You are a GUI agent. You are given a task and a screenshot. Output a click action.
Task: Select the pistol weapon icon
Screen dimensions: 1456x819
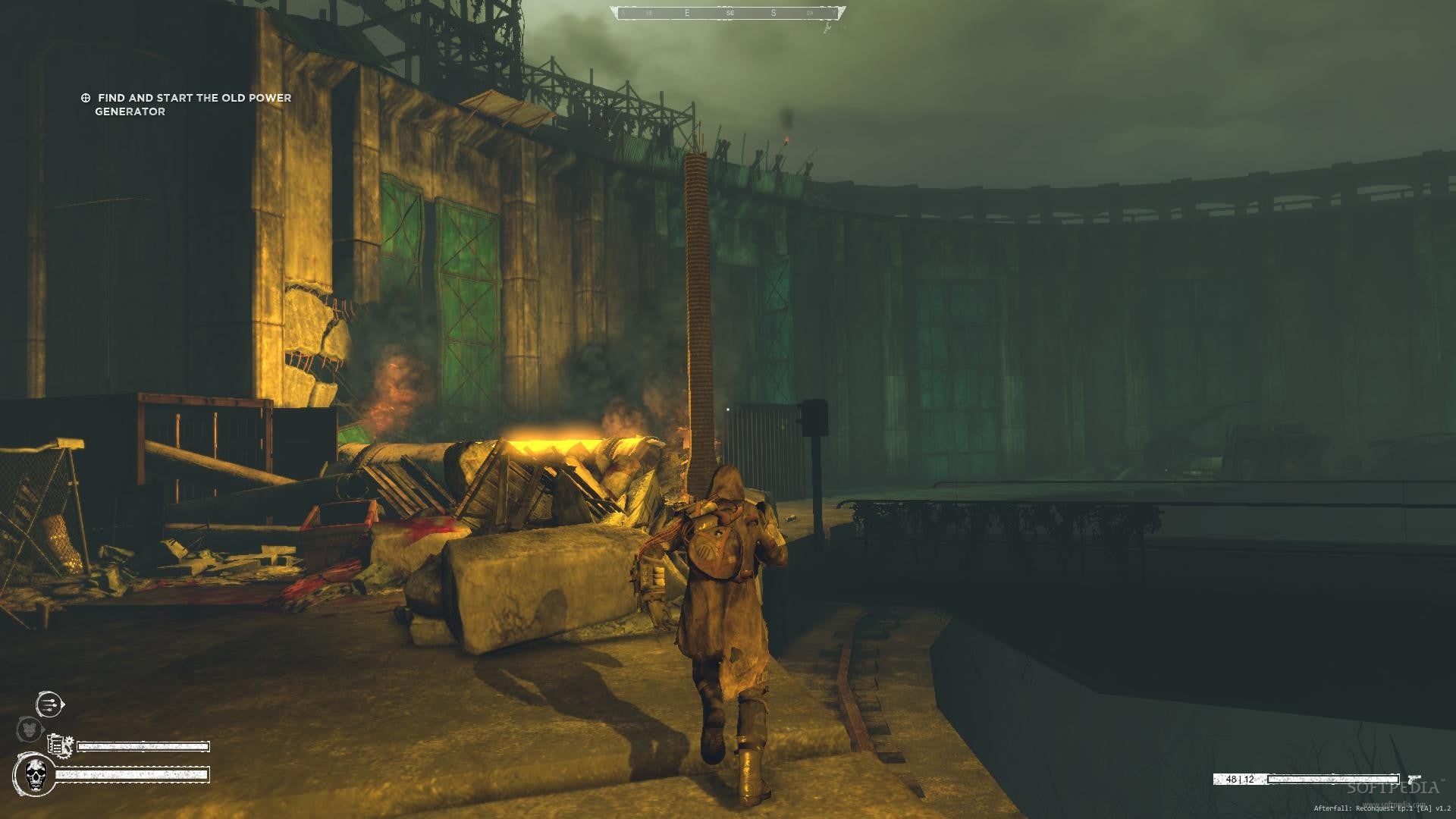(x=1413, y=779)
